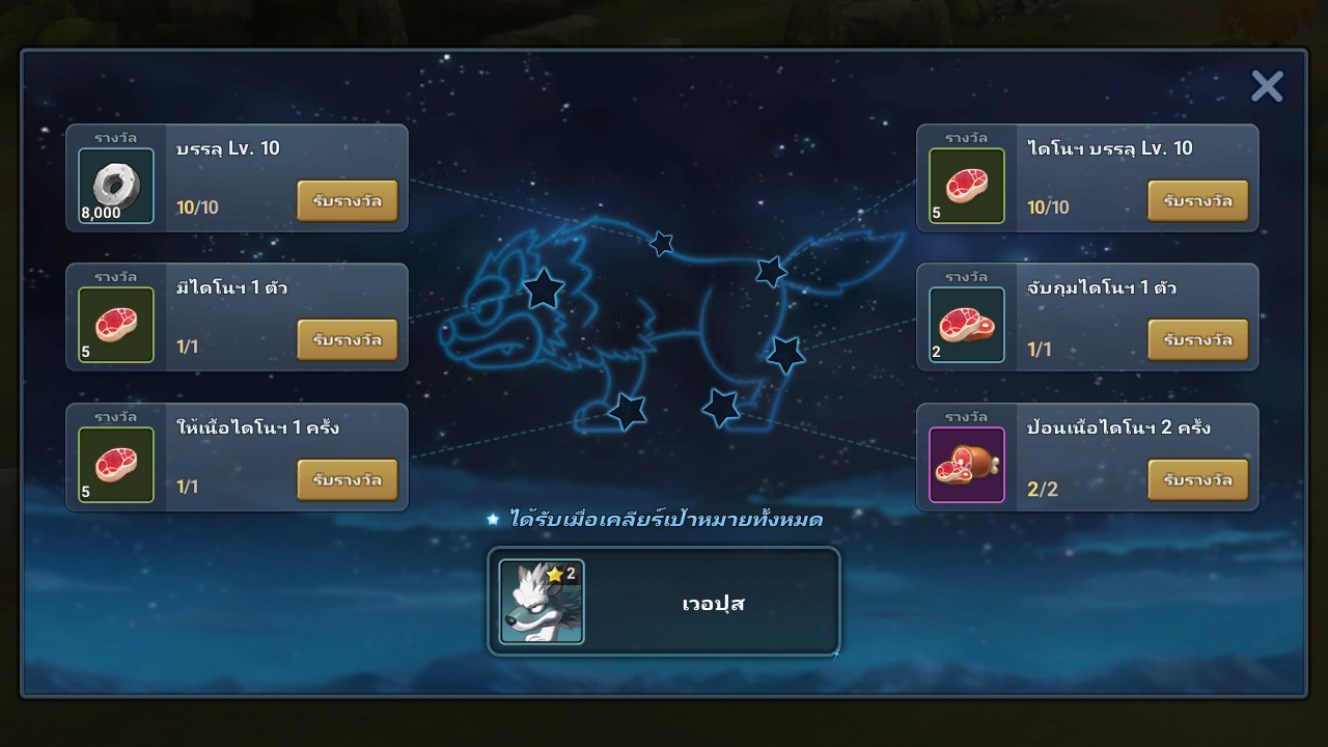The width and height of the screenshot is (1328, 747).
Task: Close the constellation mission panel
Action: point(1266,87)
